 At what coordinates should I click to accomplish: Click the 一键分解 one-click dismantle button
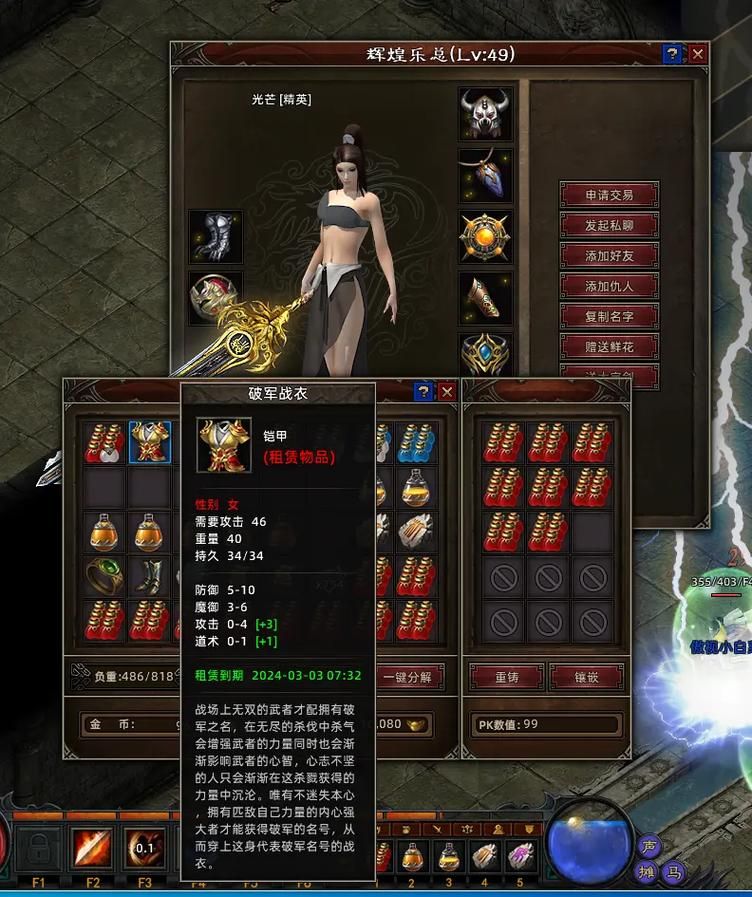pos(407,677)
